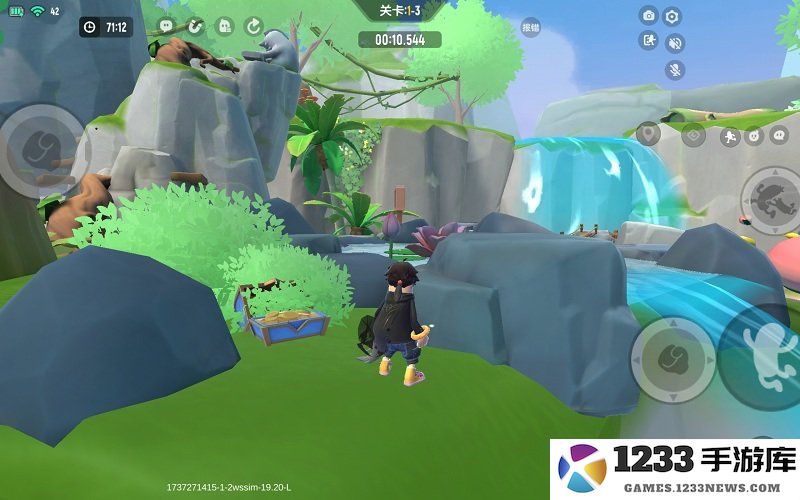Viewport: 800px width, 500px height.
Task: Exit the level with the door icon
Action: click(649, 41)
